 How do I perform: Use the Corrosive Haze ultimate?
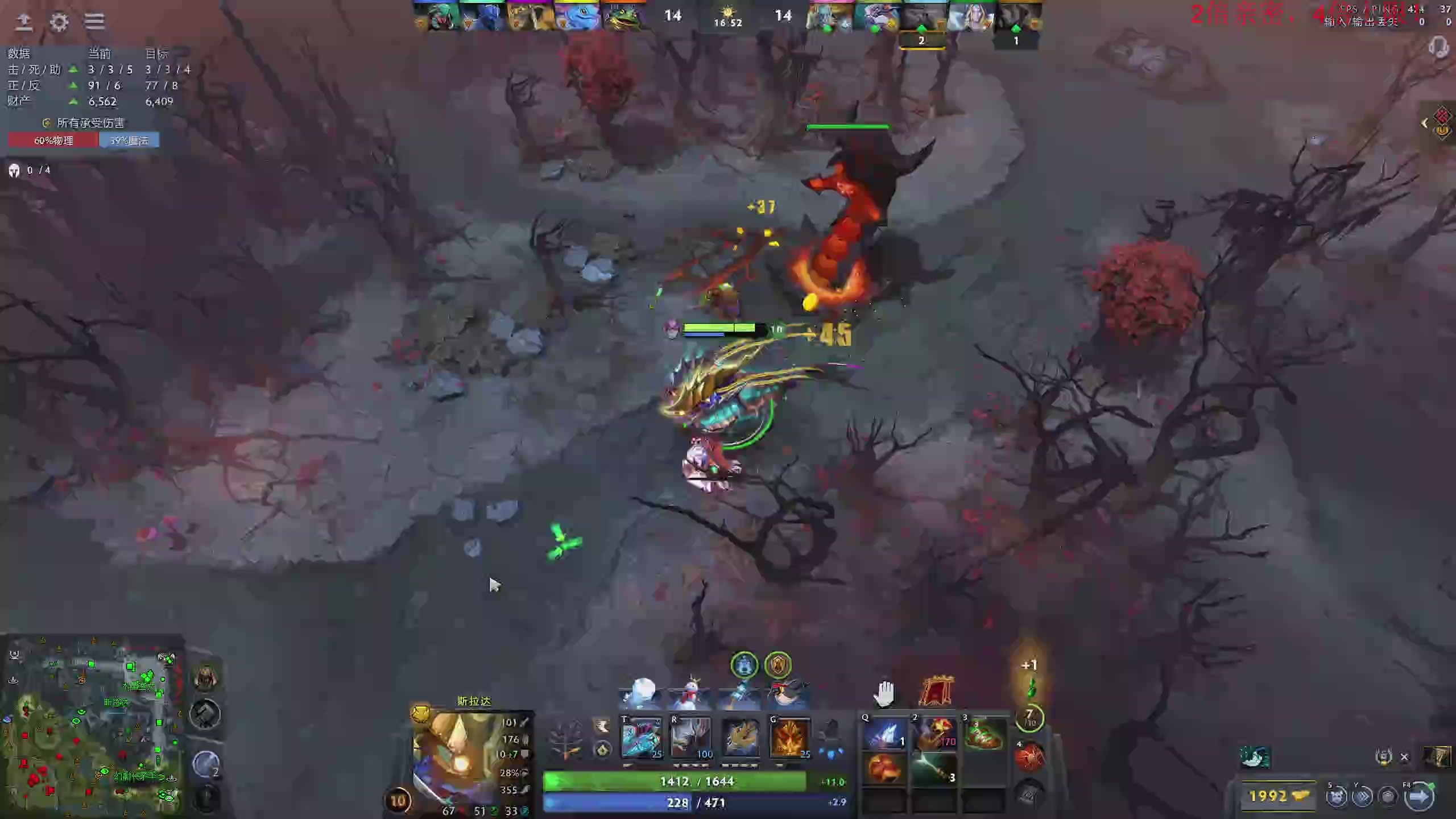[789, 737]
